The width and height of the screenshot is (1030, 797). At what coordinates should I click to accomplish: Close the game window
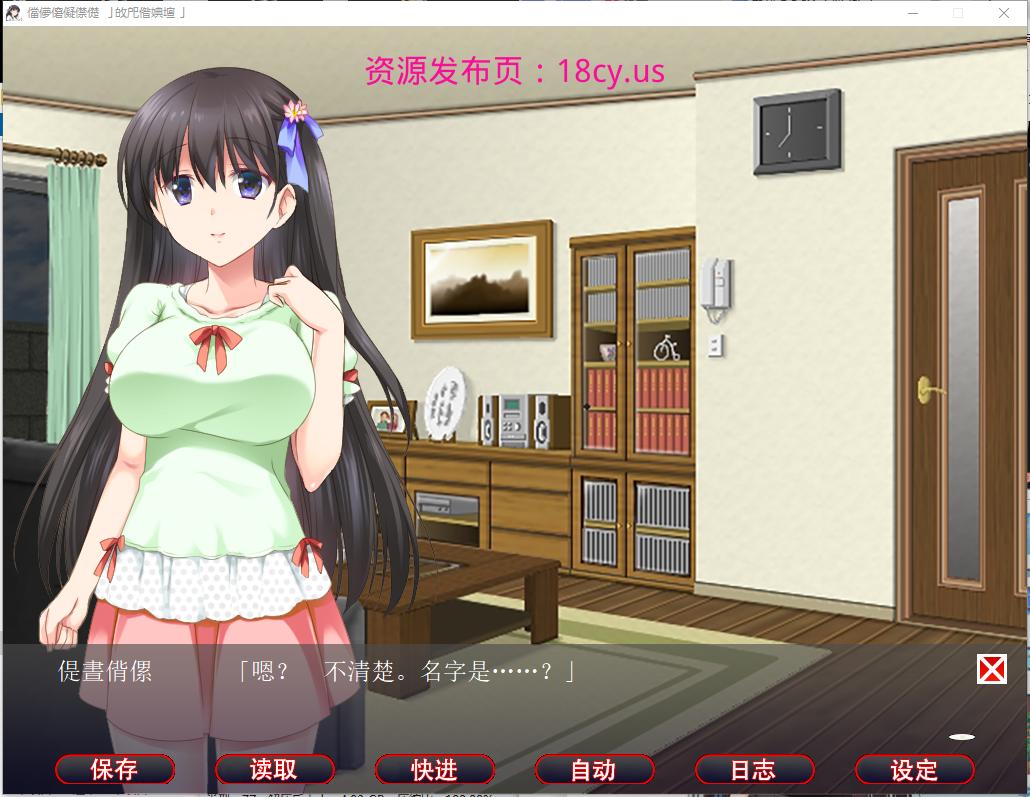coord(1004,13)
